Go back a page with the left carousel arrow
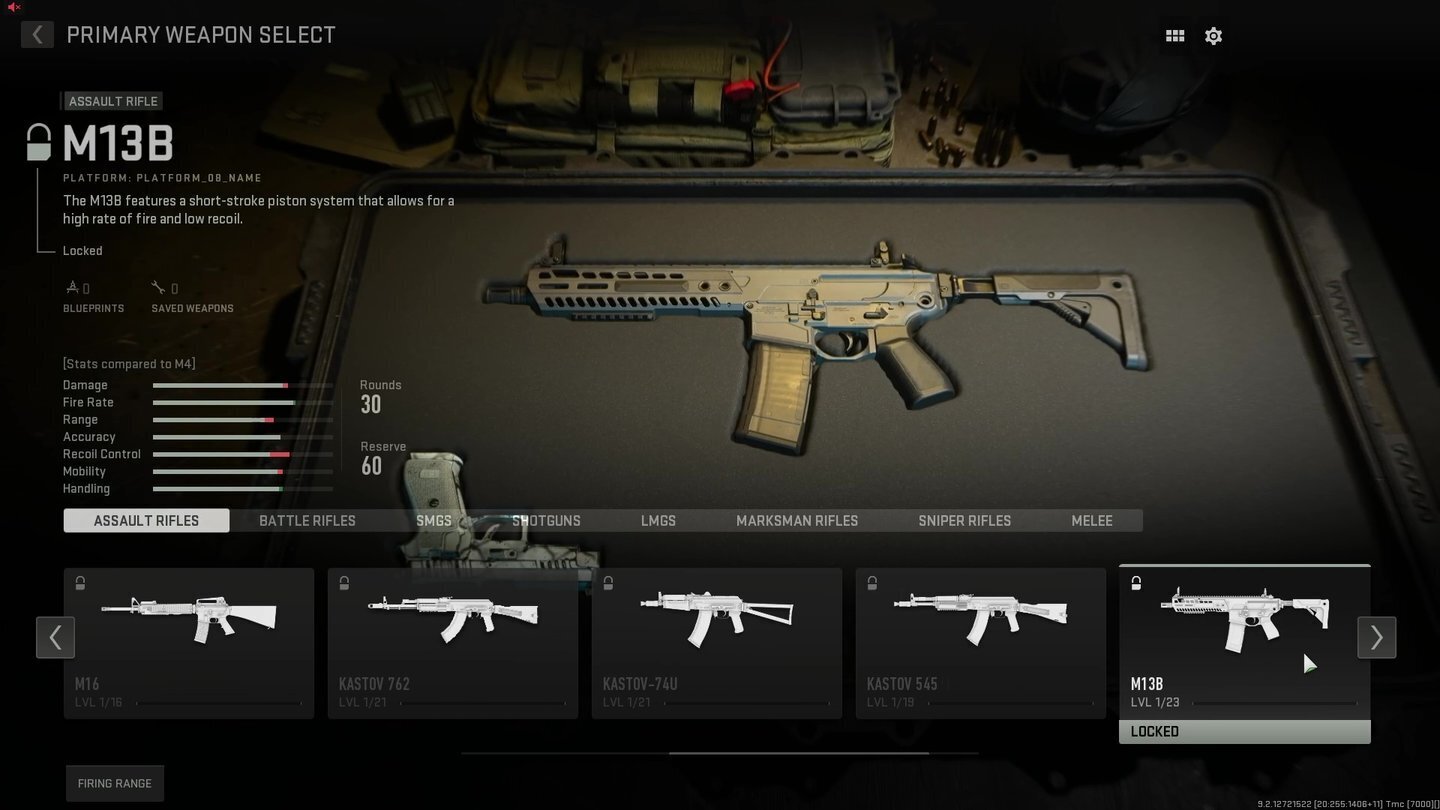This screenshot has width=1440, height=810. (x=55, y=637)
